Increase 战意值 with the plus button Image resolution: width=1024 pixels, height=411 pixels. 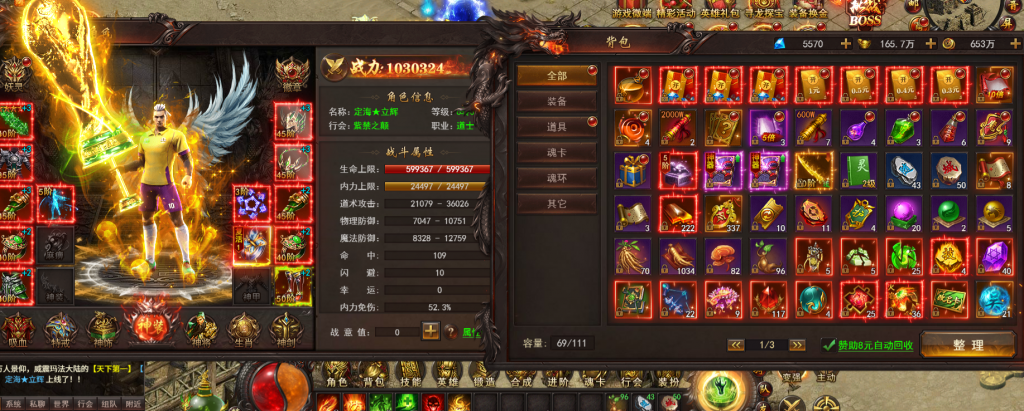tap(430, 330)
